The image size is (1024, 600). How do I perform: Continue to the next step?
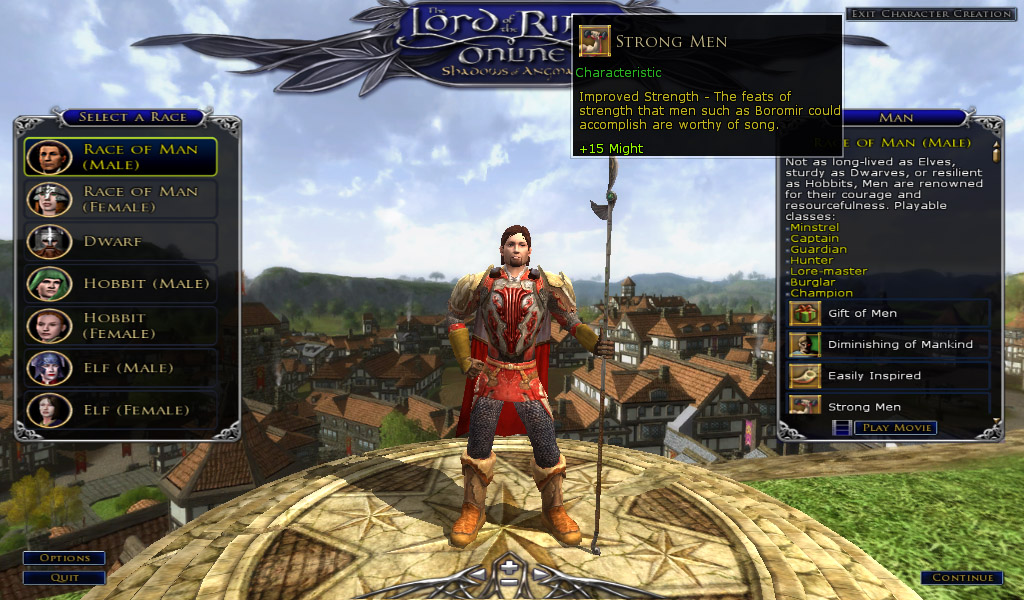click(961, 578)
